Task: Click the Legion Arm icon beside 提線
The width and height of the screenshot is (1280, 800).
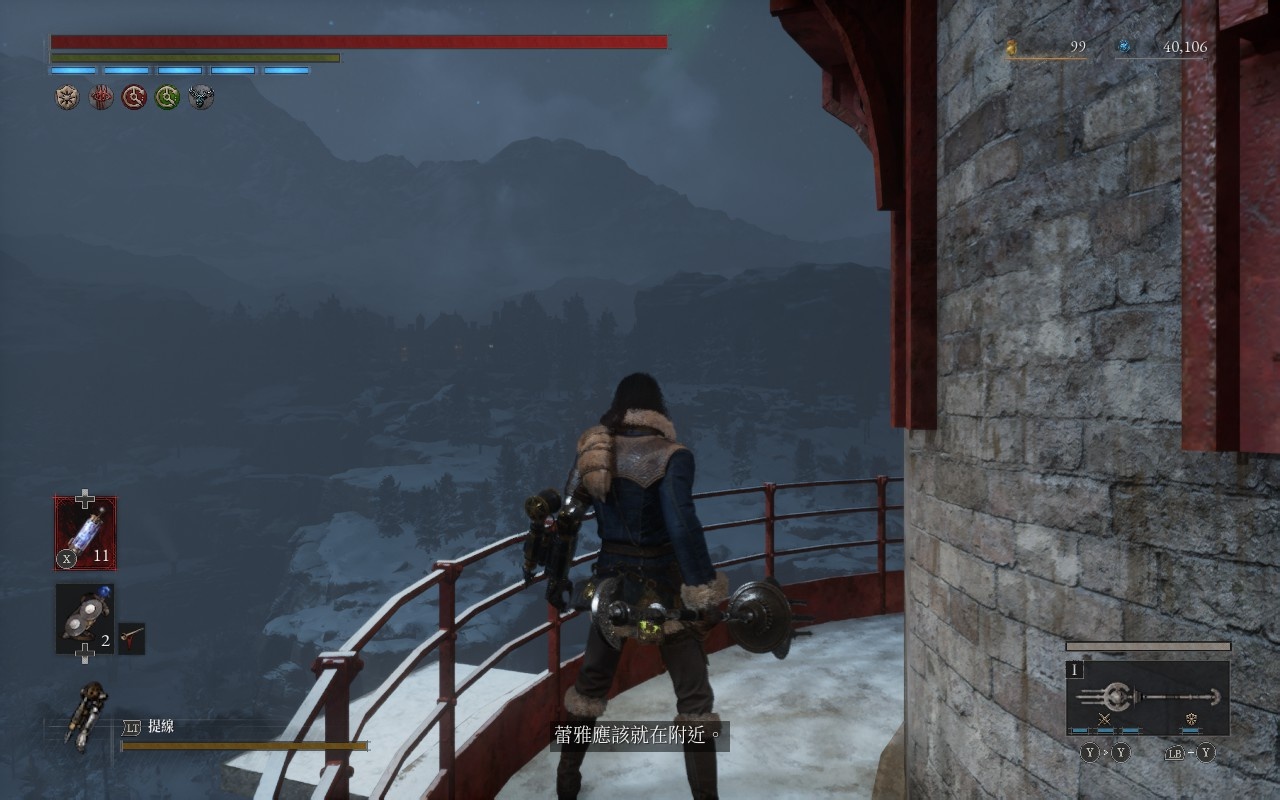Action: pos(85,714)
